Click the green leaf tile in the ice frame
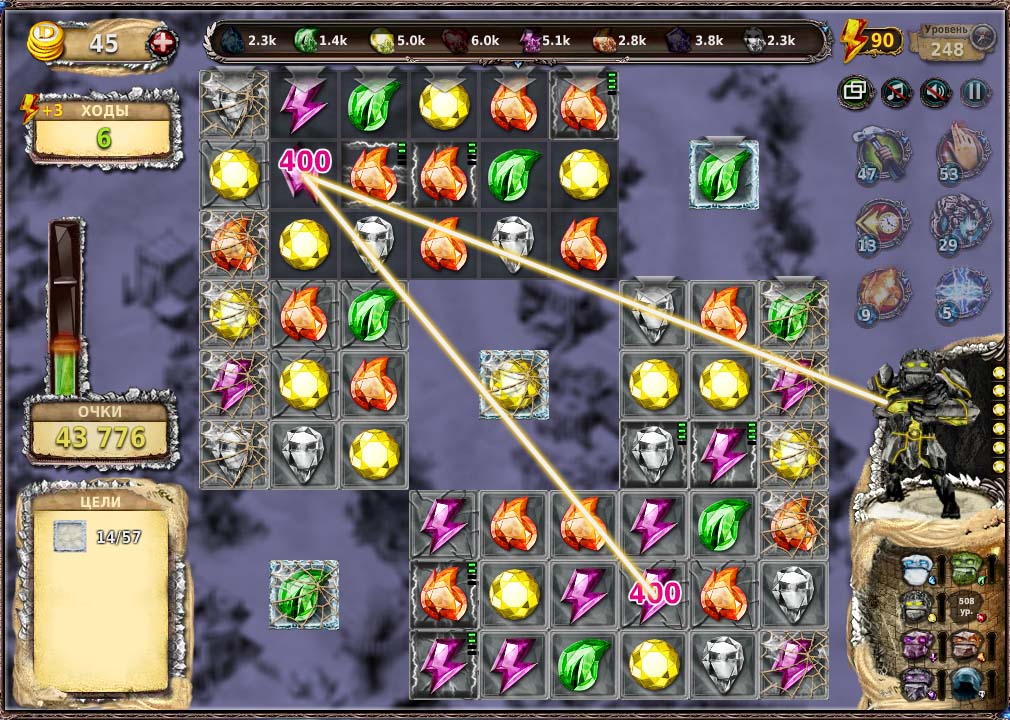Viewport: 1010px width, 720px height. point(724,174)
